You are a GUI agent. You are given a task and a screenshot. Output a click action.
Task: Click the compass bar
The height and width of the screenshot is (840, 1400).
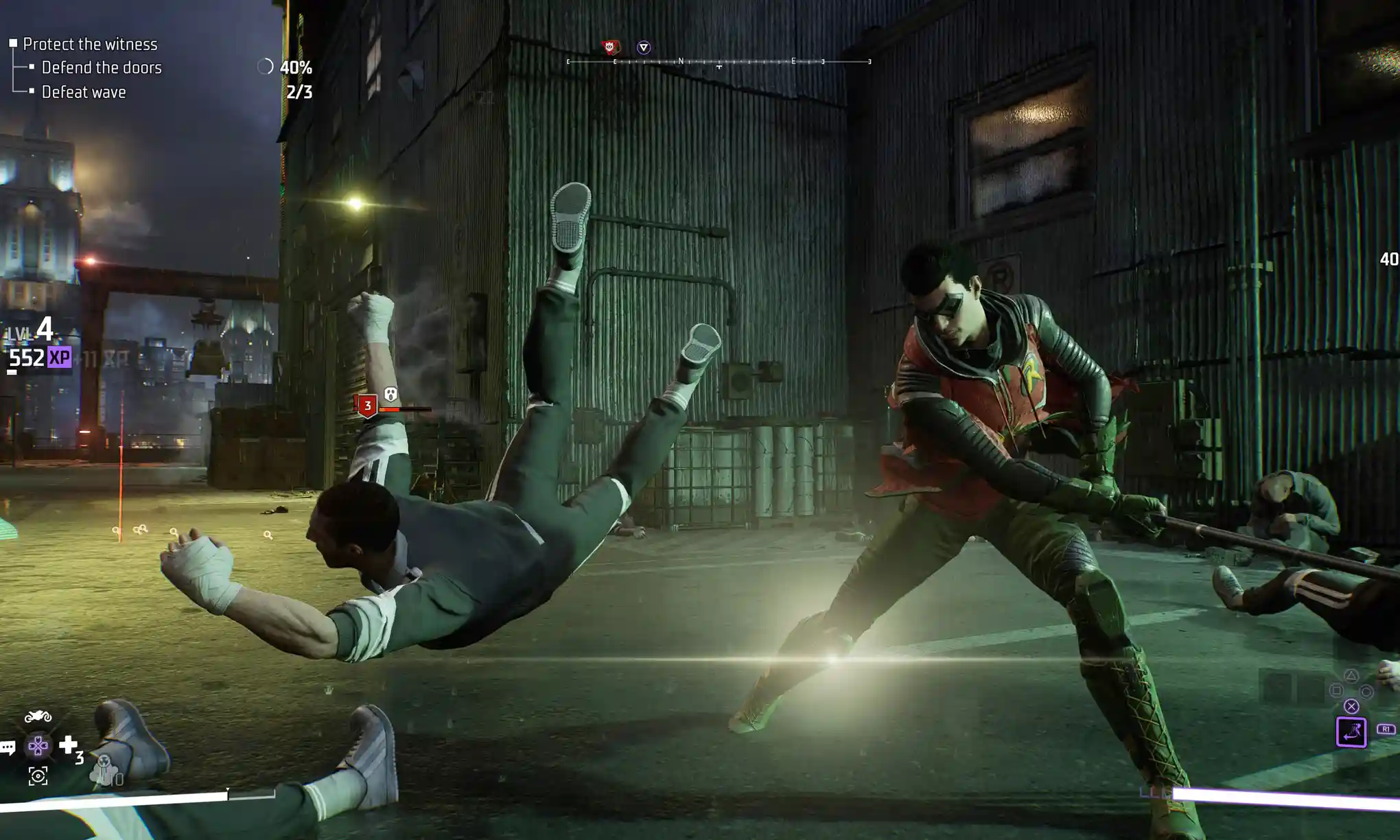coord(719,62)
